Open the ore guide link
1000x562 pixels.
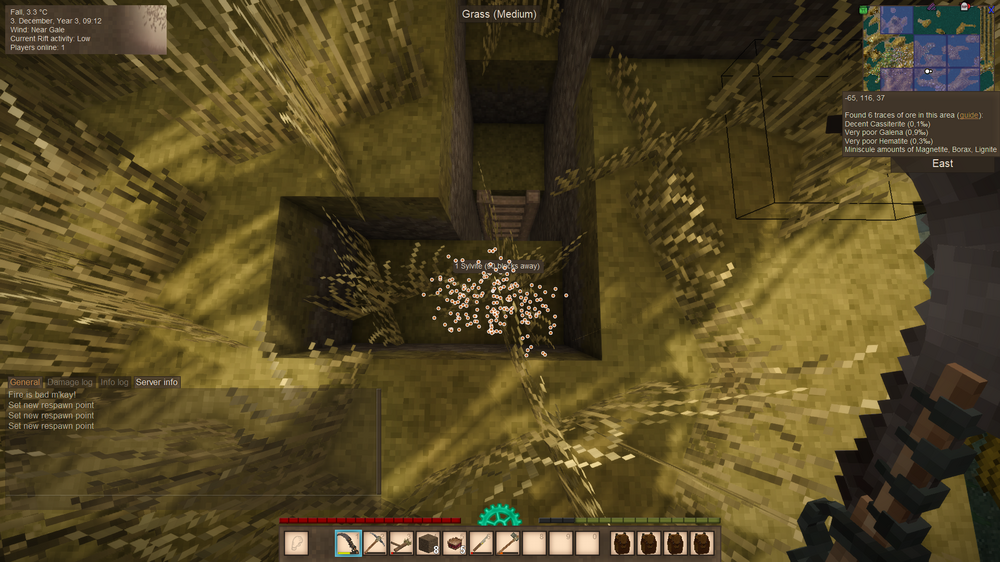tap(968, 116)
